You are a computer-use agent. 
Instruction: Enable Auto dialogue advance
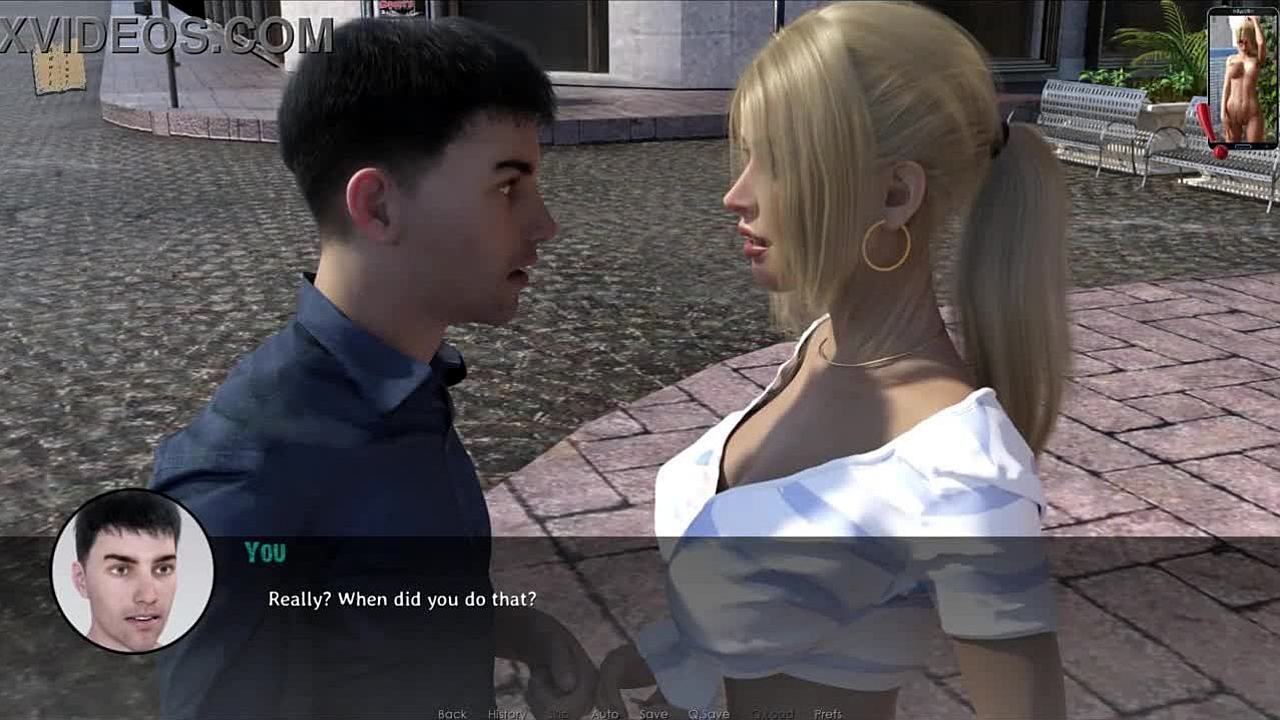pyautogui.click(x=605, y=714)
